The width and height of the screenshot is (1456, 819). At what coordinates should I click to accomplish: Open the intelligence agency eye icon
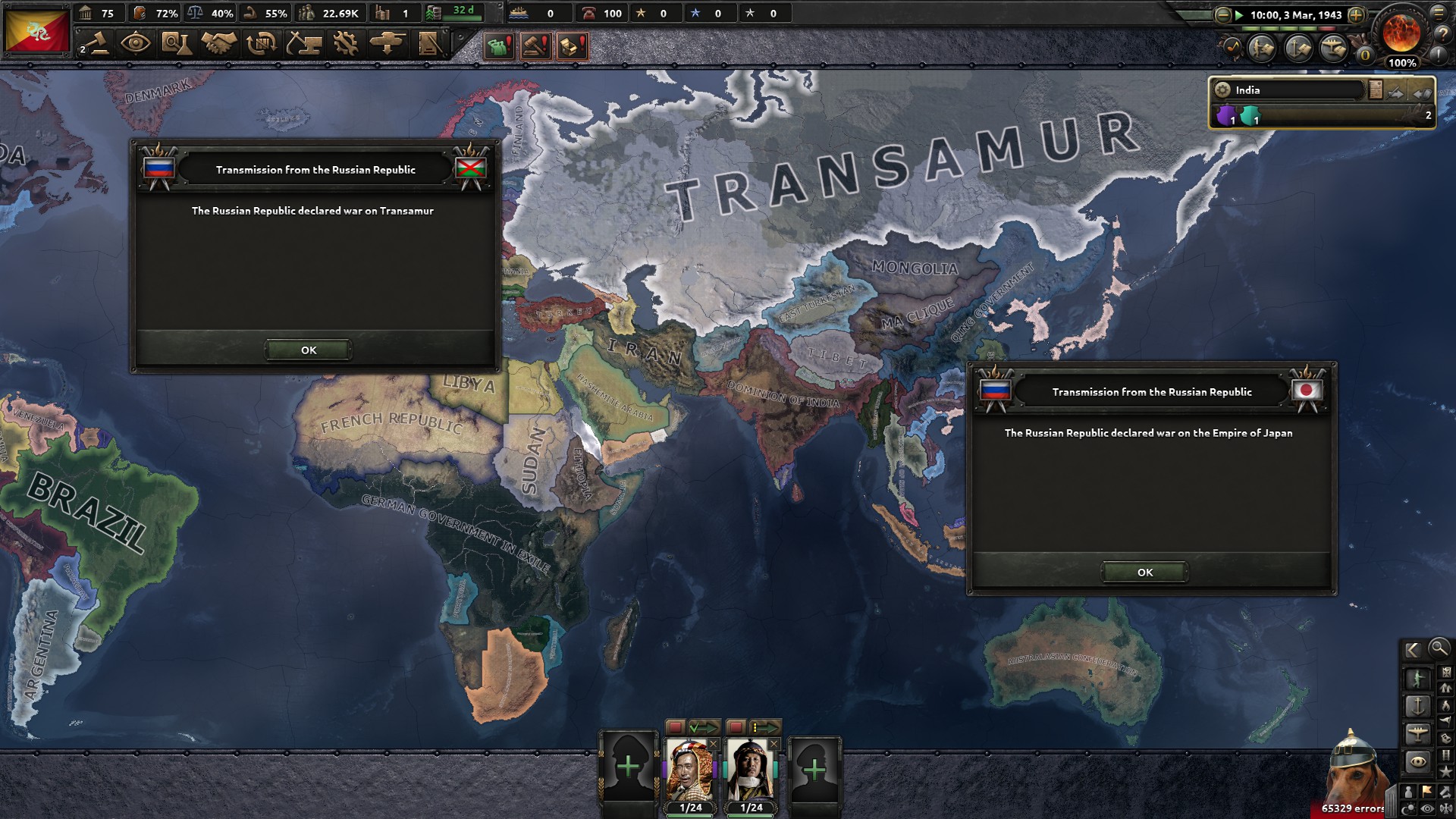click(134, 43)
